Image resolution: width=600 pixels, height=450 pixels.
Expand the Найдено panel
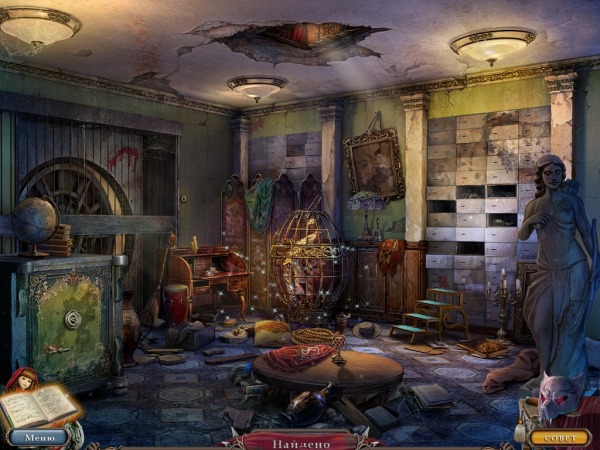pyautogui.click(x=300, y=438)
